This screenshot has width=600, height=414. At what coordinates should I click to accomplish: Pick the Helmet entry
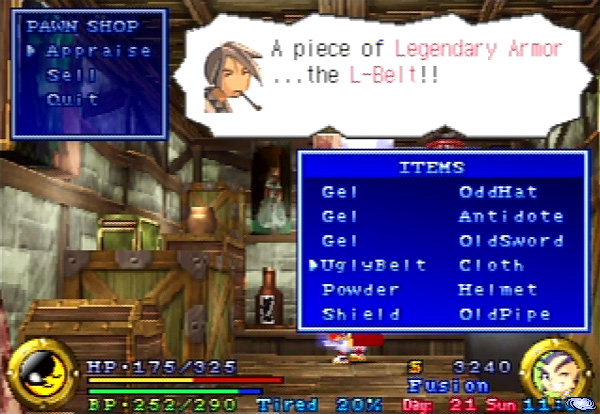coord(497,289)
